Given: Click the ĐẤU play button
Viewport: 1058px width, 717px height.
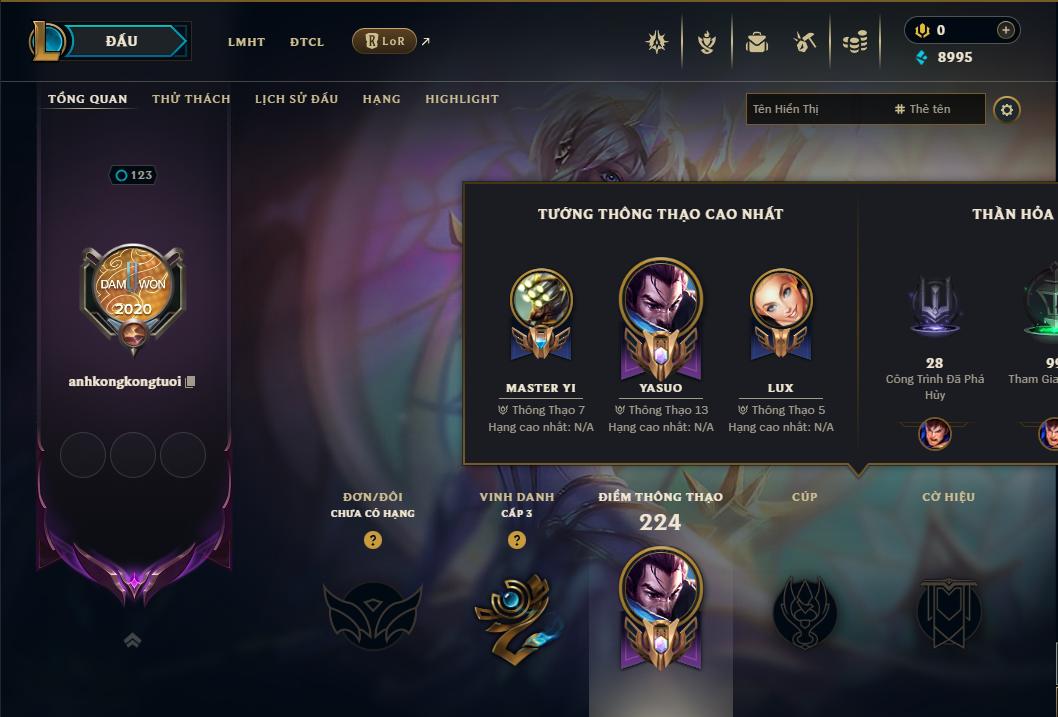Looking at the screenshot, I should pos(121,41).
